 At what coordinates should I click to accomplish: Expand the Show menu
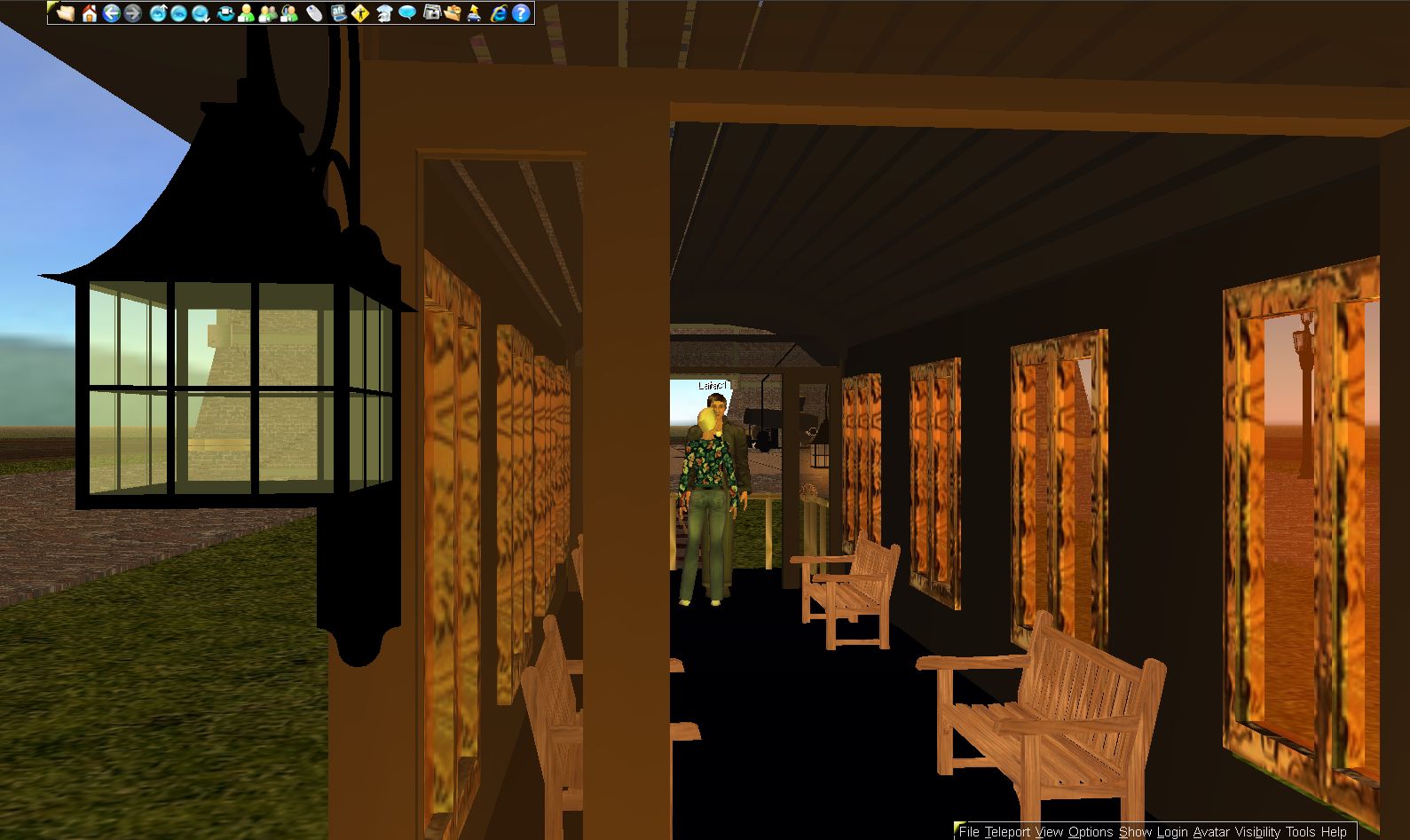point(1134,832)
